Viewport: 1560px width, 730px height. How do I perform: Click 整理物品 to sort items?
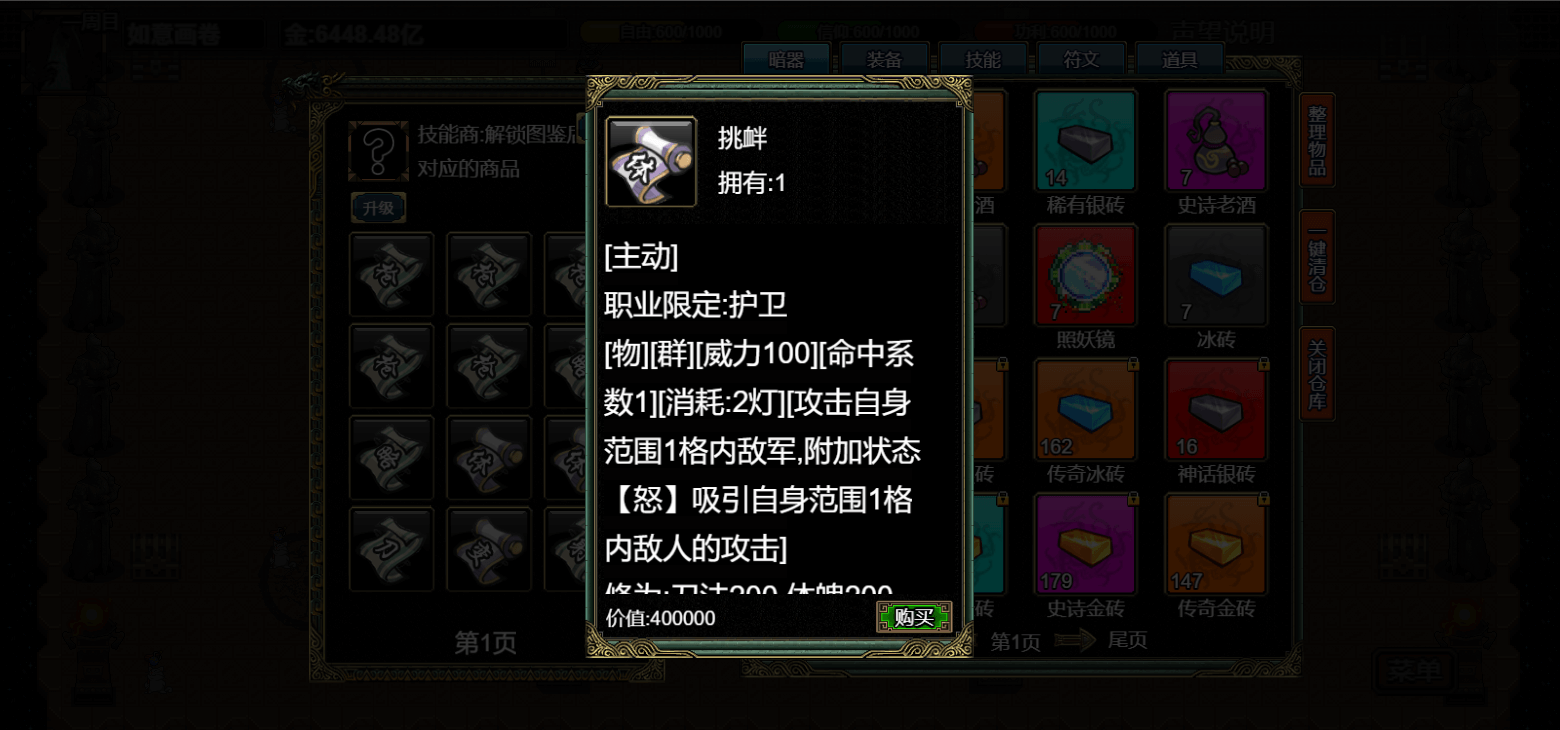point(1316,141)
